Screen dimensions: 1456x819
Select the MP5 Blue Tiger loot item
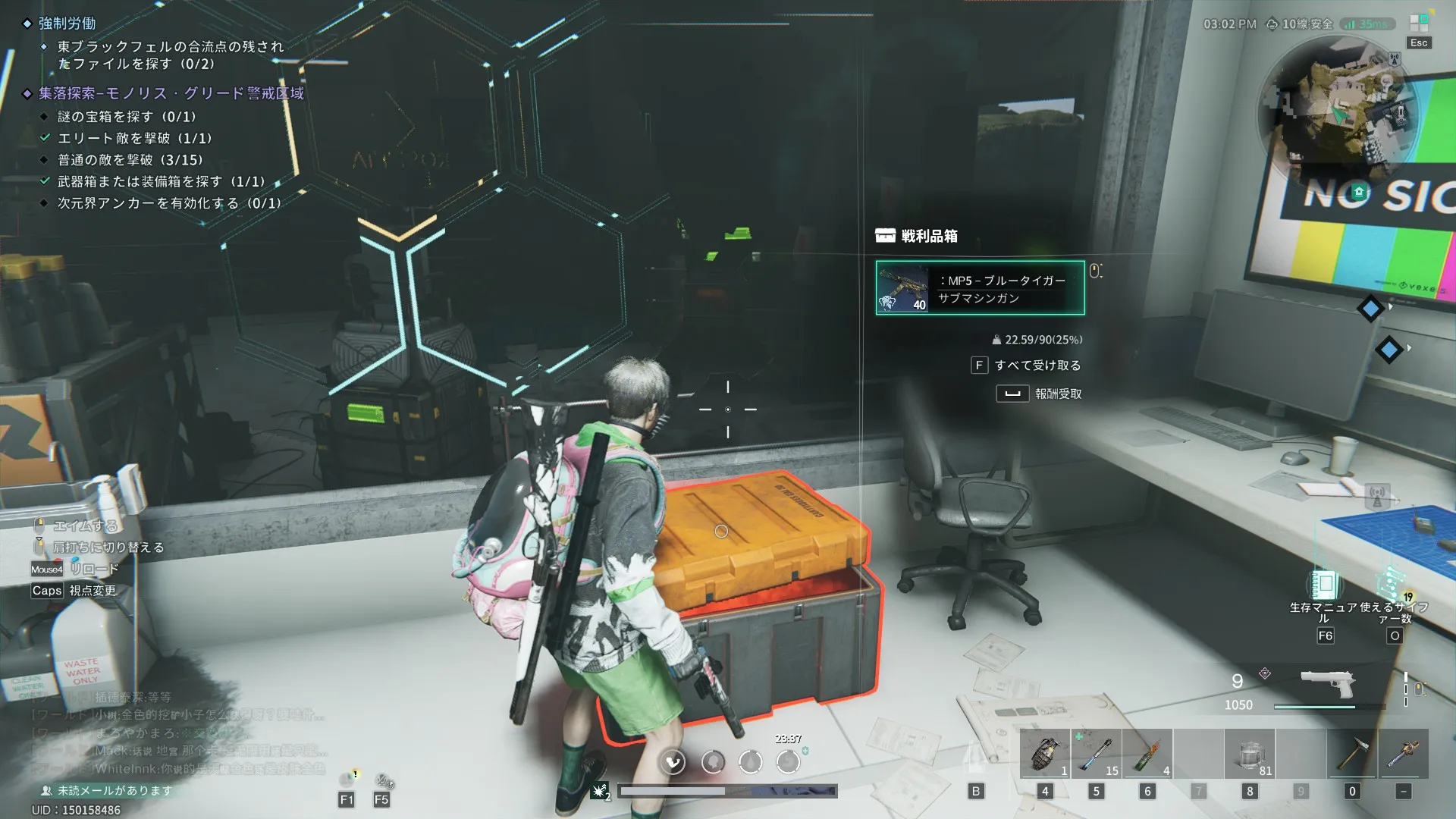click(x=980, y=288)
